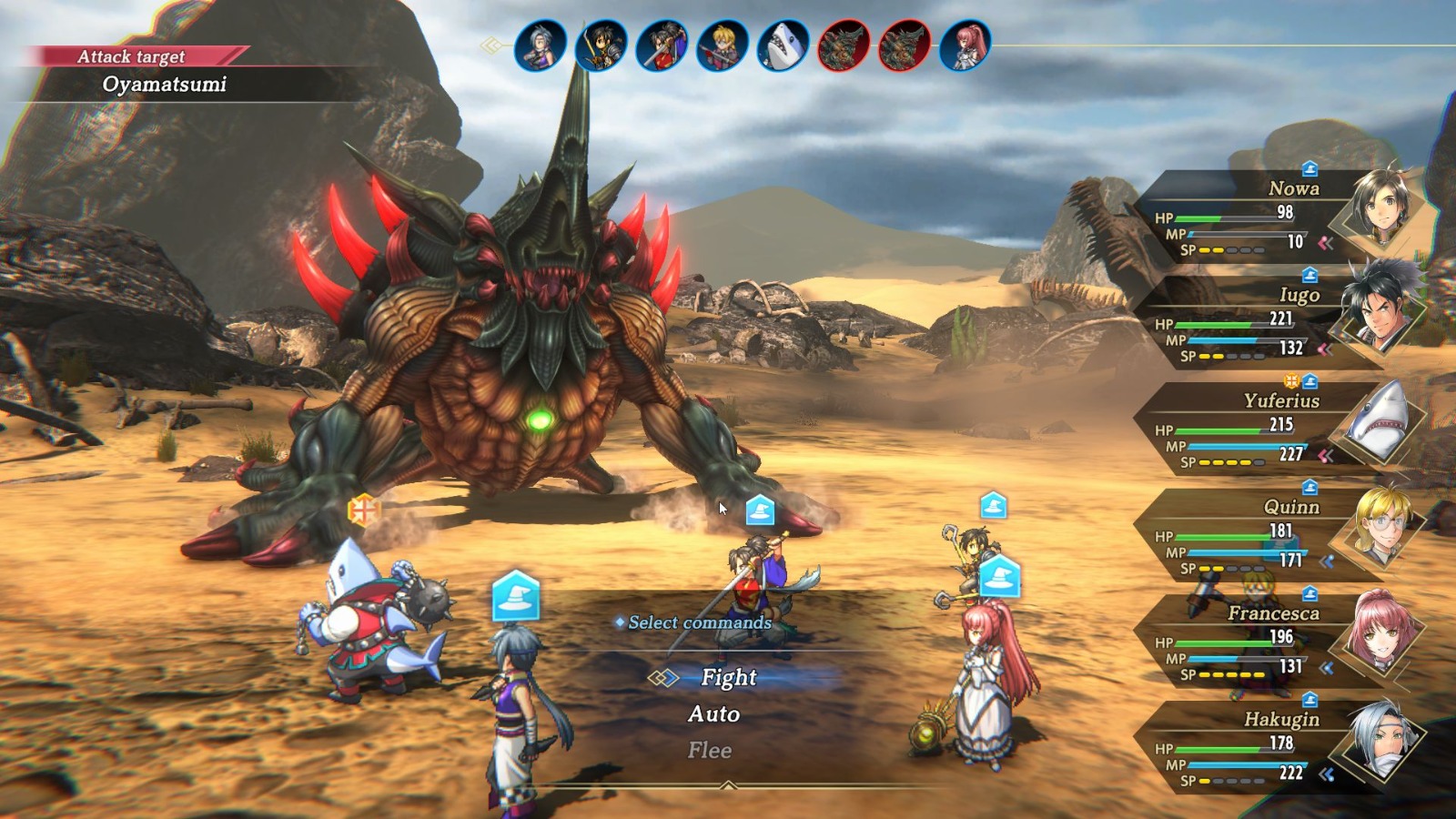Image resolution: width=1456 pixels, height=819 pixels.
Task: Select the Auto battle command
Action: 714,714
